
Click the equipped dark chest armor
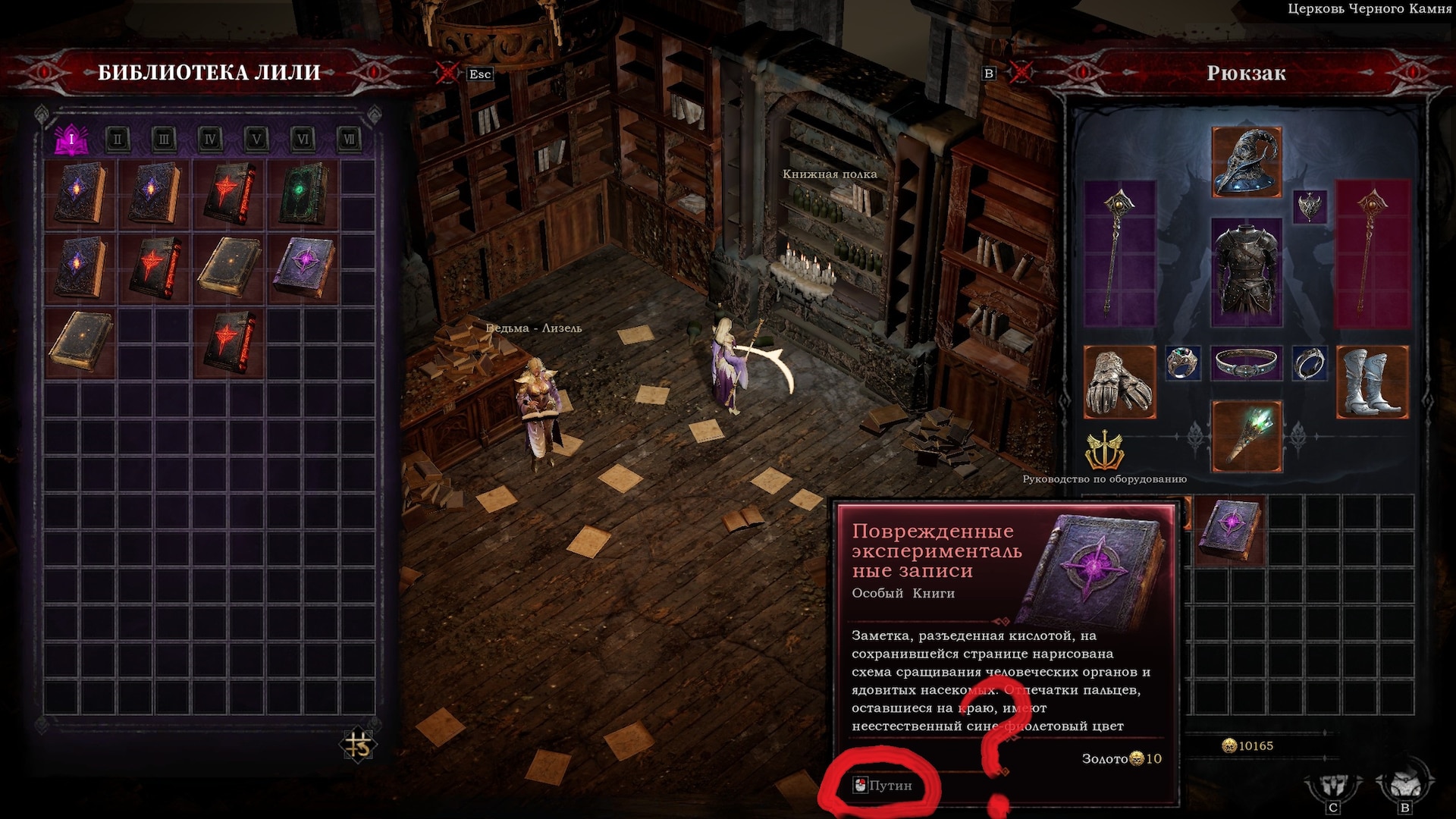(1246, 271)
